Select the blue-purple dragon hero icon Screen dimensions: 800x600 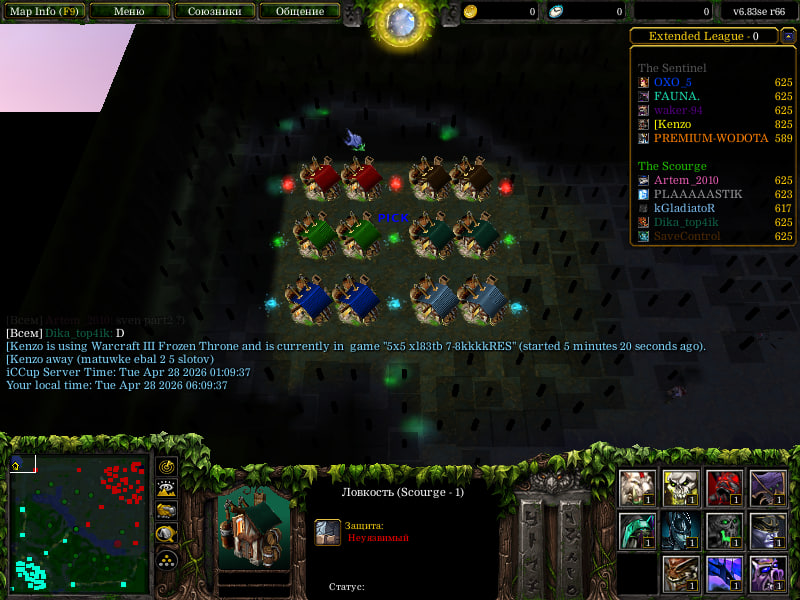[x=724, y=574]
